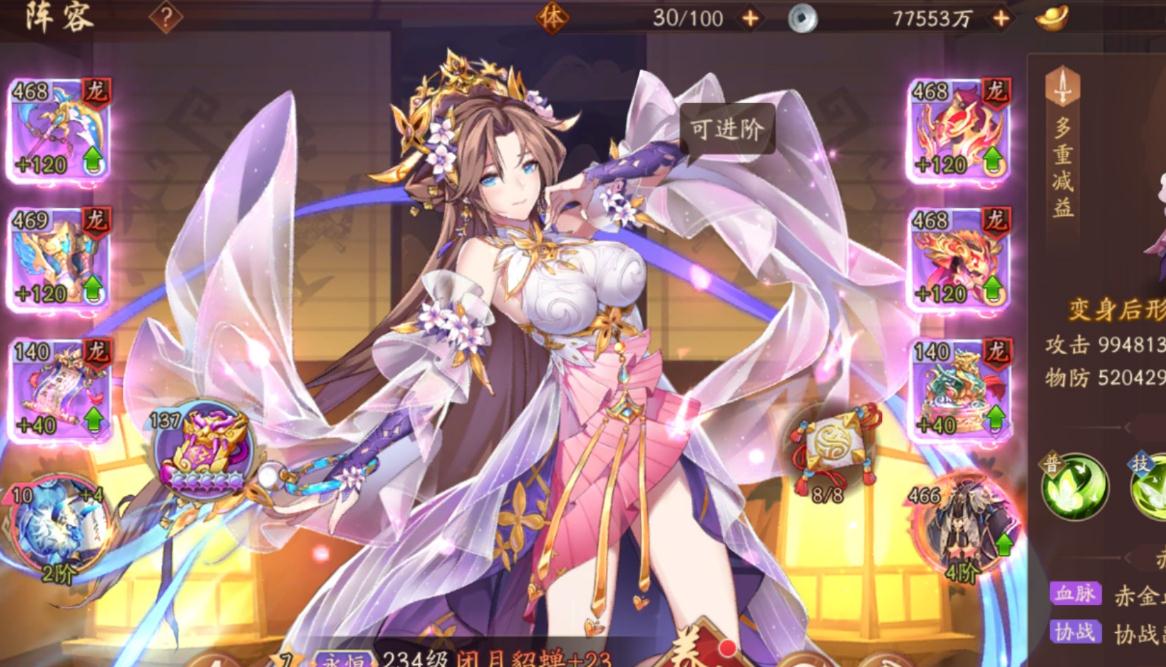Open the 协战 assist battle tag

pyautogui.click(x=1073, y=632)
